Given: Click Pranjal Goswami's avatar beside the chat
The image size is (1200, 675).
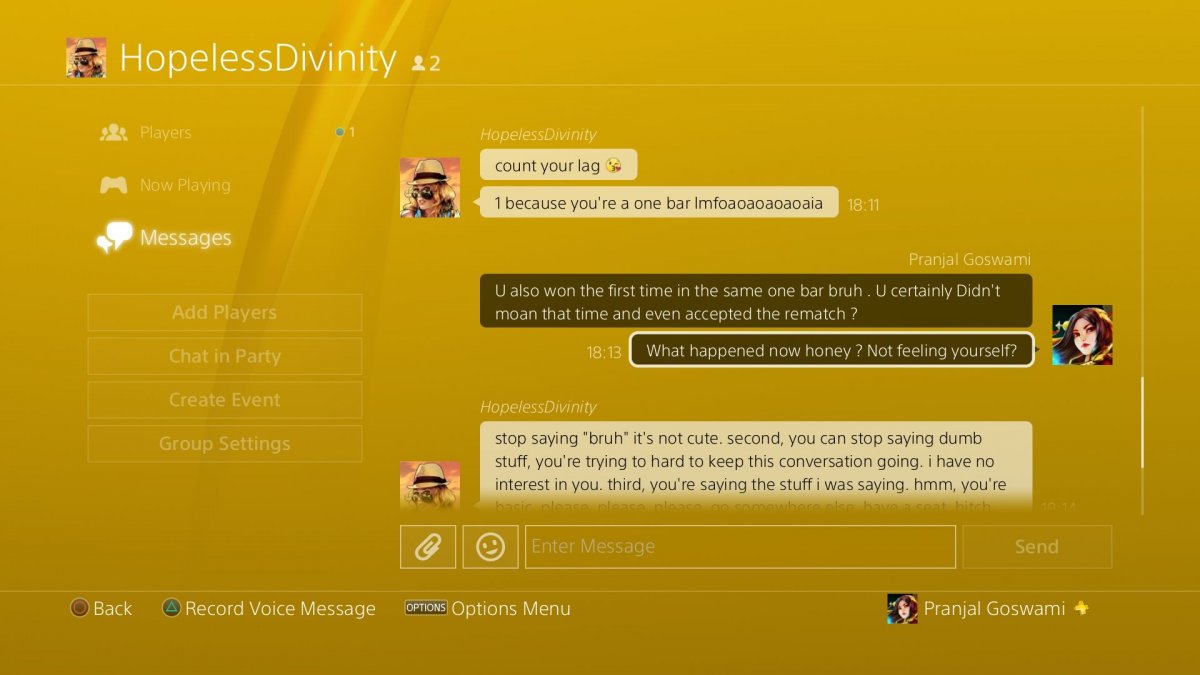Looking at the screenshot, I should coord(1082,335).
